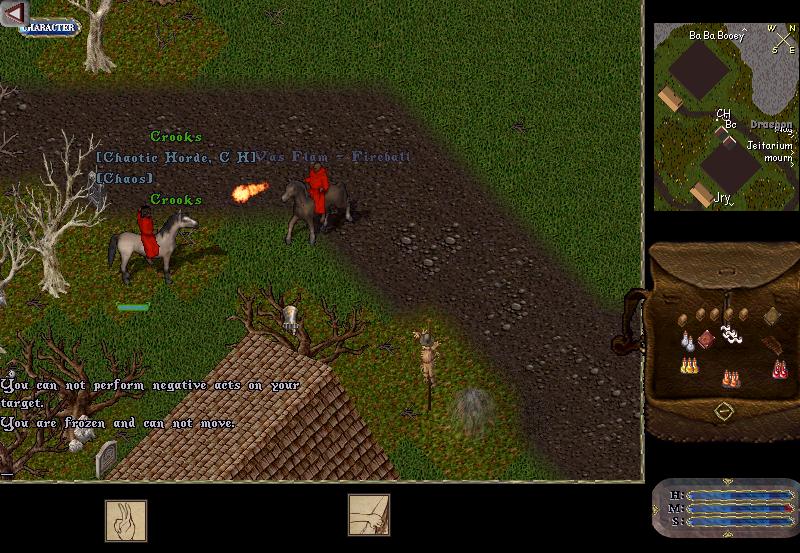
Task: Select the red spellbook in the backpack
Action: pos(706,340)
